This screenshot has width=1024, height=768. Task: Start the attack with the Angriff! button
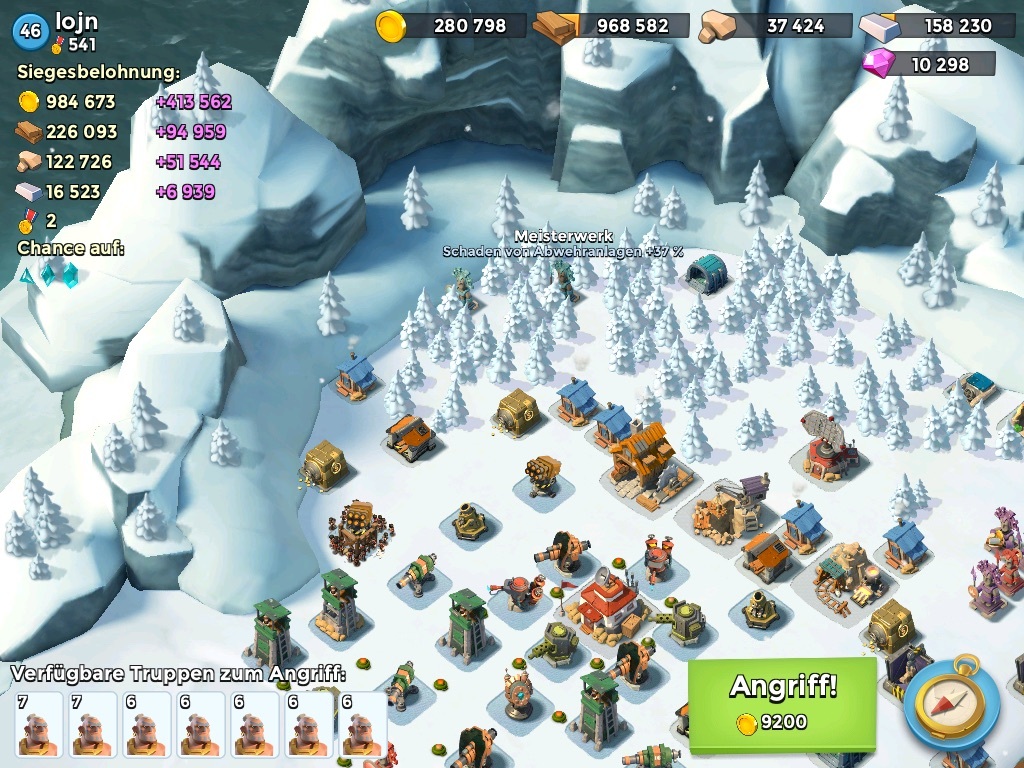[781, 702]
